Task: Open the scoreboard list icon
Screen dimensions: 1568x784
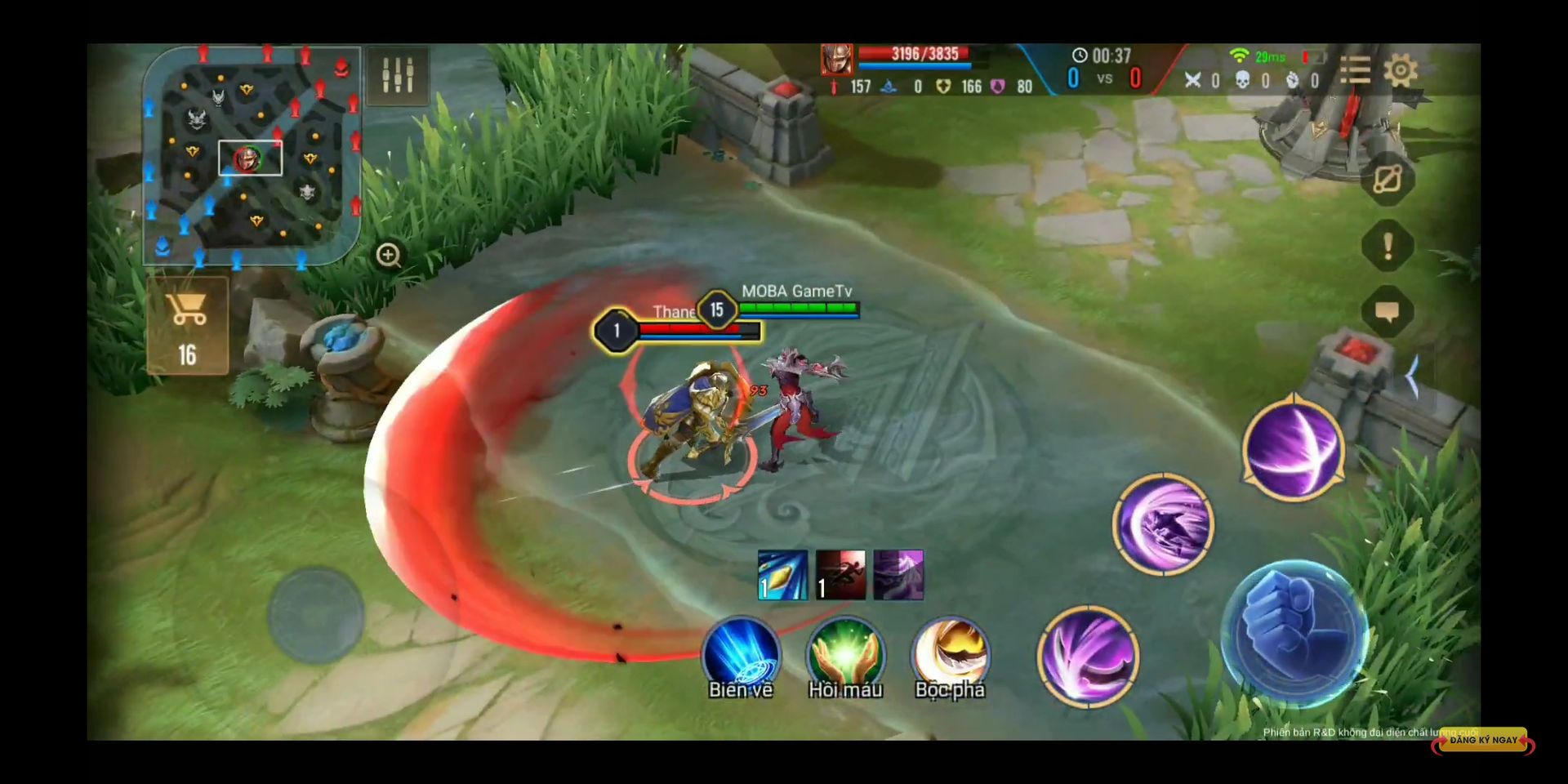Action: 1355,71
